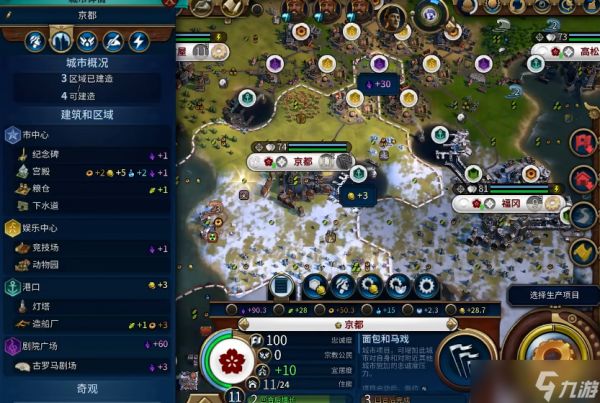Expand the 奇观 Wonders section header
This screenshot has height=403, width=600.
click(88, 389)
